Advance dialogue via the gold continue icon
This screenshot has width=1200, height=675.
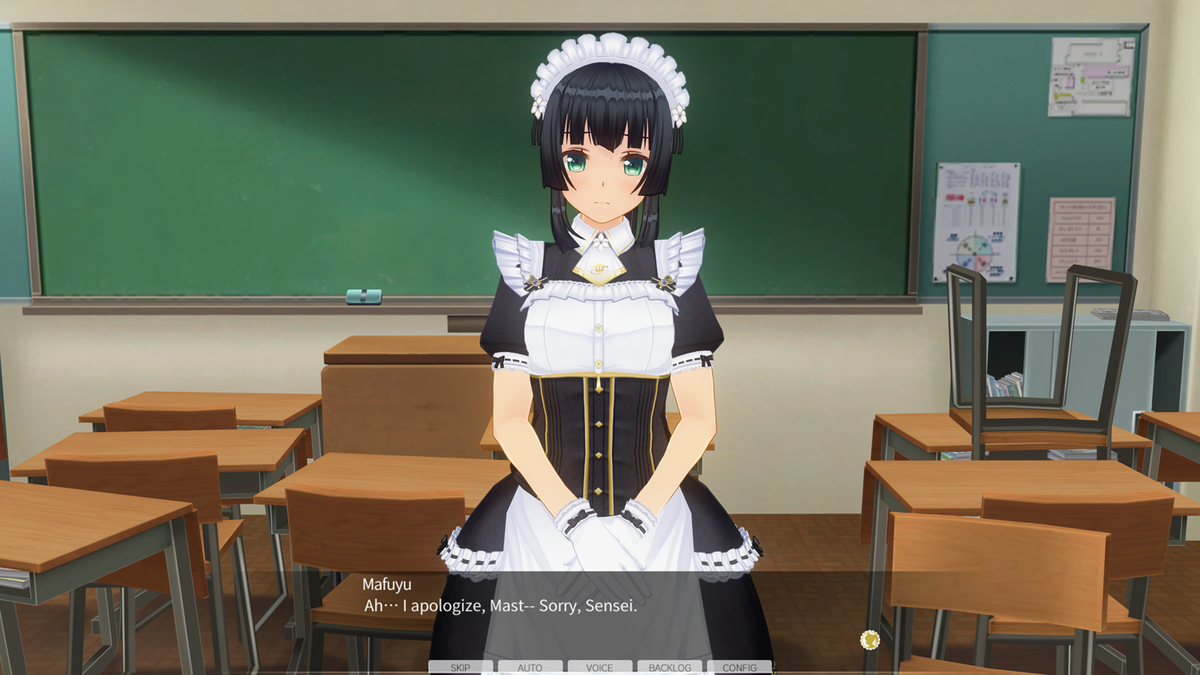(870, 639)
